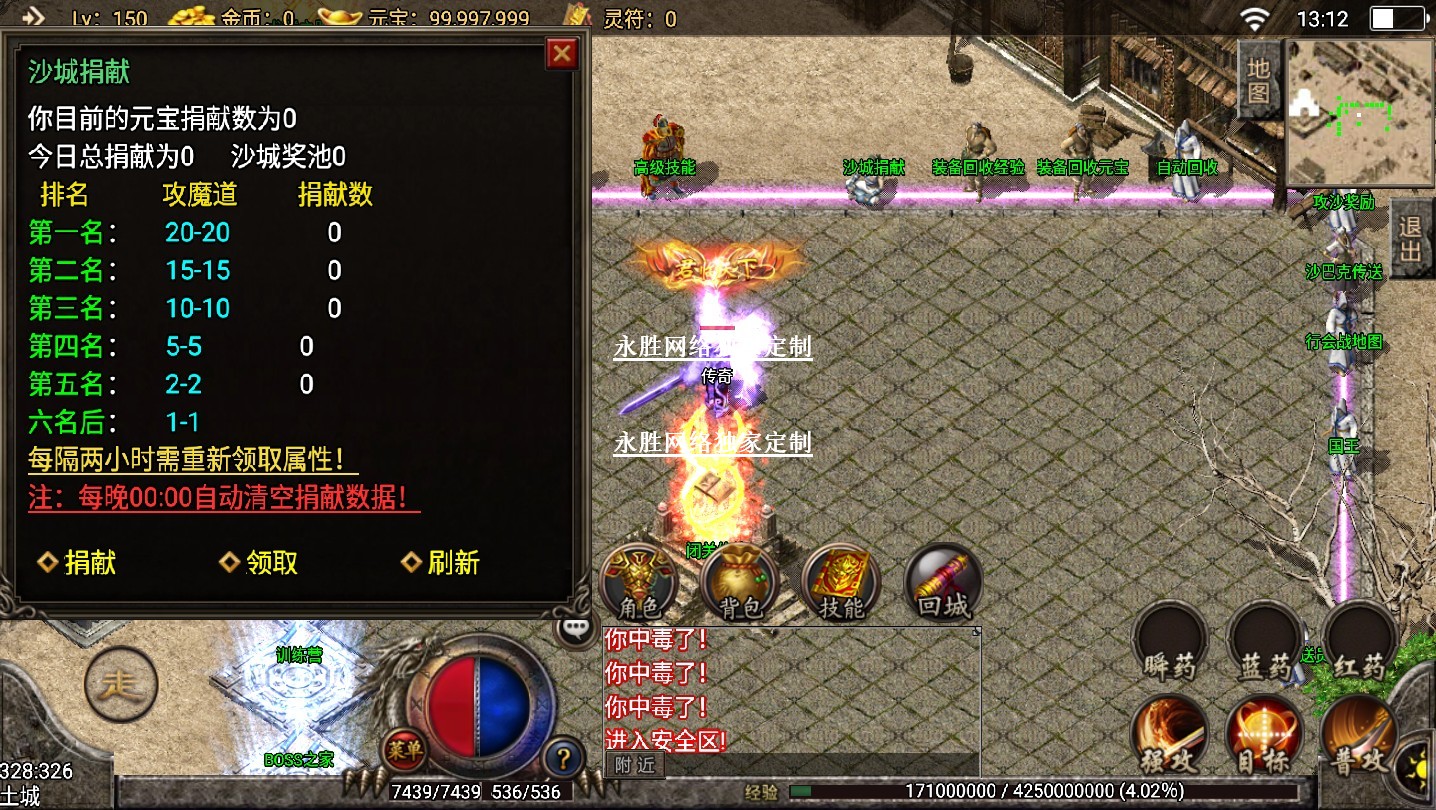The width and height of the screenshot is (1436, 810).
Task: Switch to the 附近 chat tab
Action: pyautogui.click(x=632, y=766)
